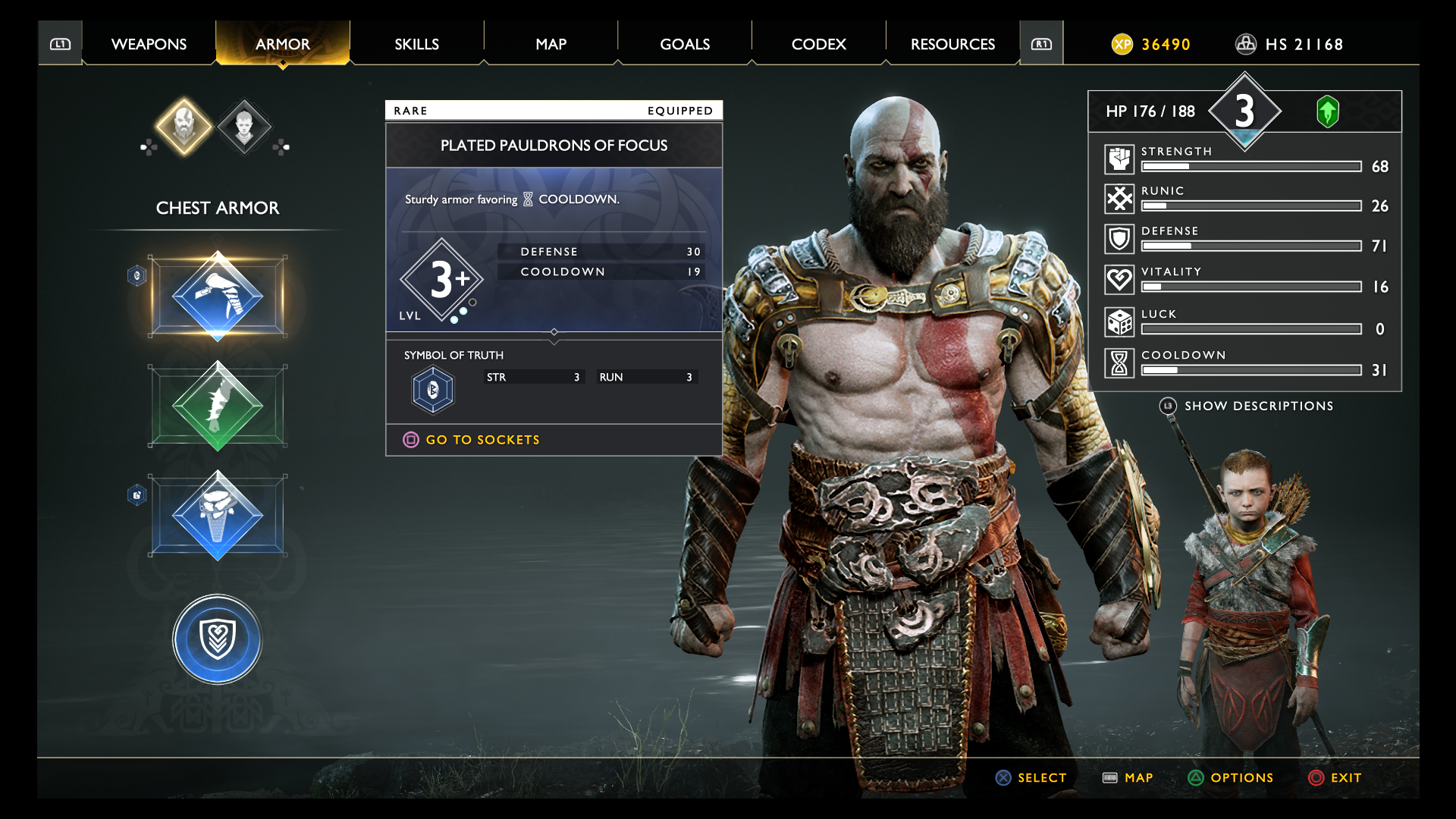Show the Goals tab
This screenshot has width=1456, height=819.
click(x=684, y=44)
